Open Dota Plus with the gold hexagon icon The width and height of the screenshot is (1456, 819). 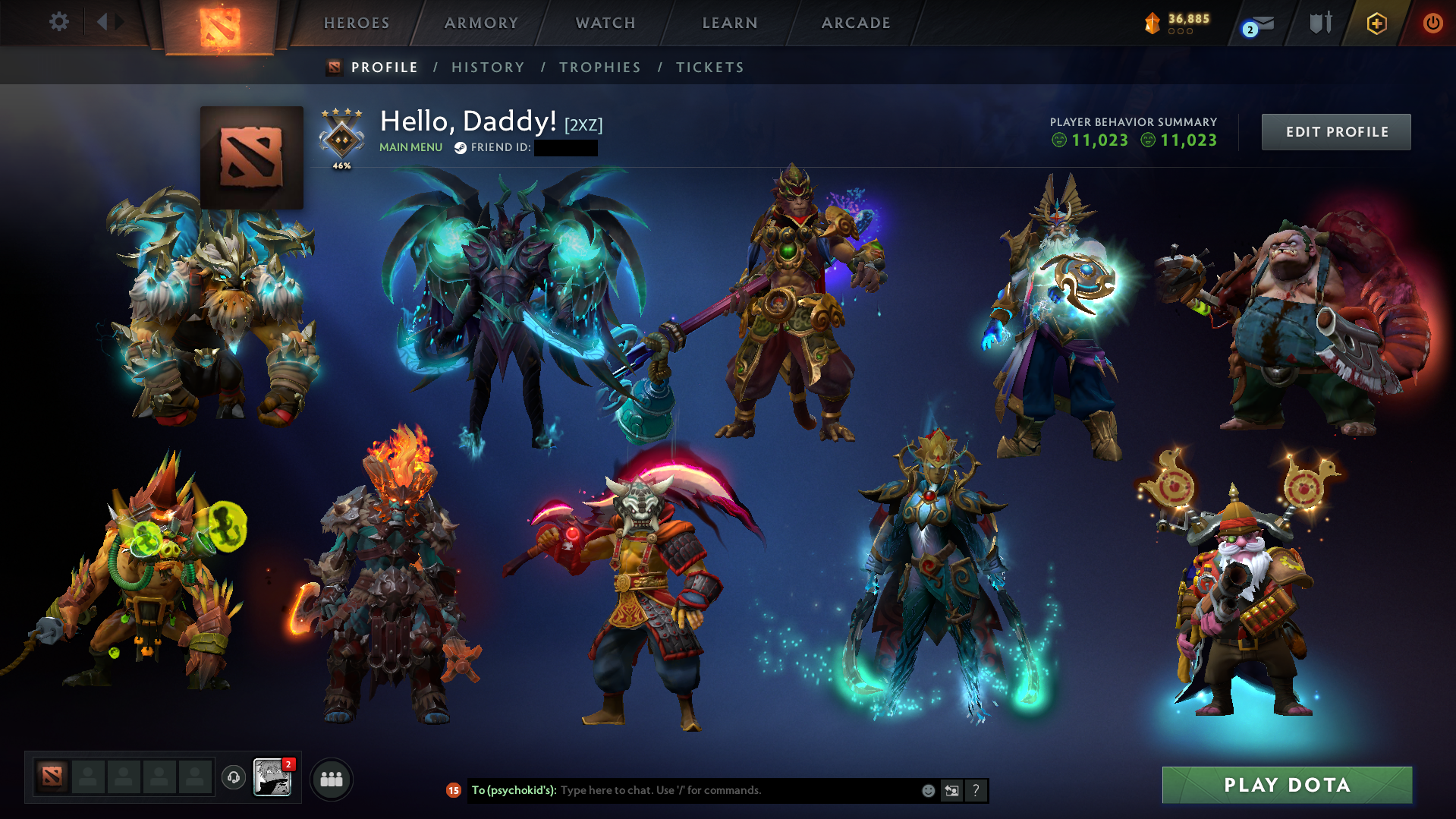click(1376, 23)
